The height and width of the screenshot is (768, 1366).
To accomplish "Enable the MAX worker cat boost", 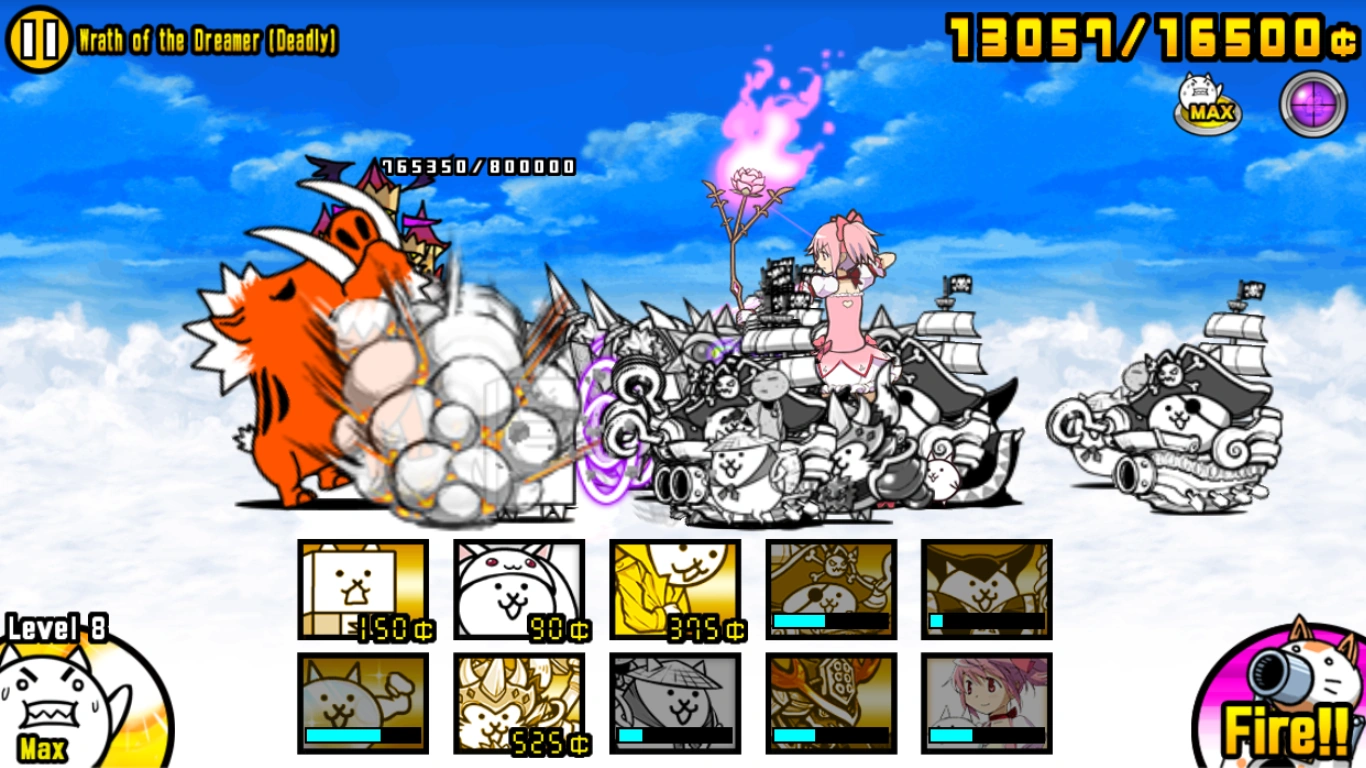I will (x=1206, y=103).
